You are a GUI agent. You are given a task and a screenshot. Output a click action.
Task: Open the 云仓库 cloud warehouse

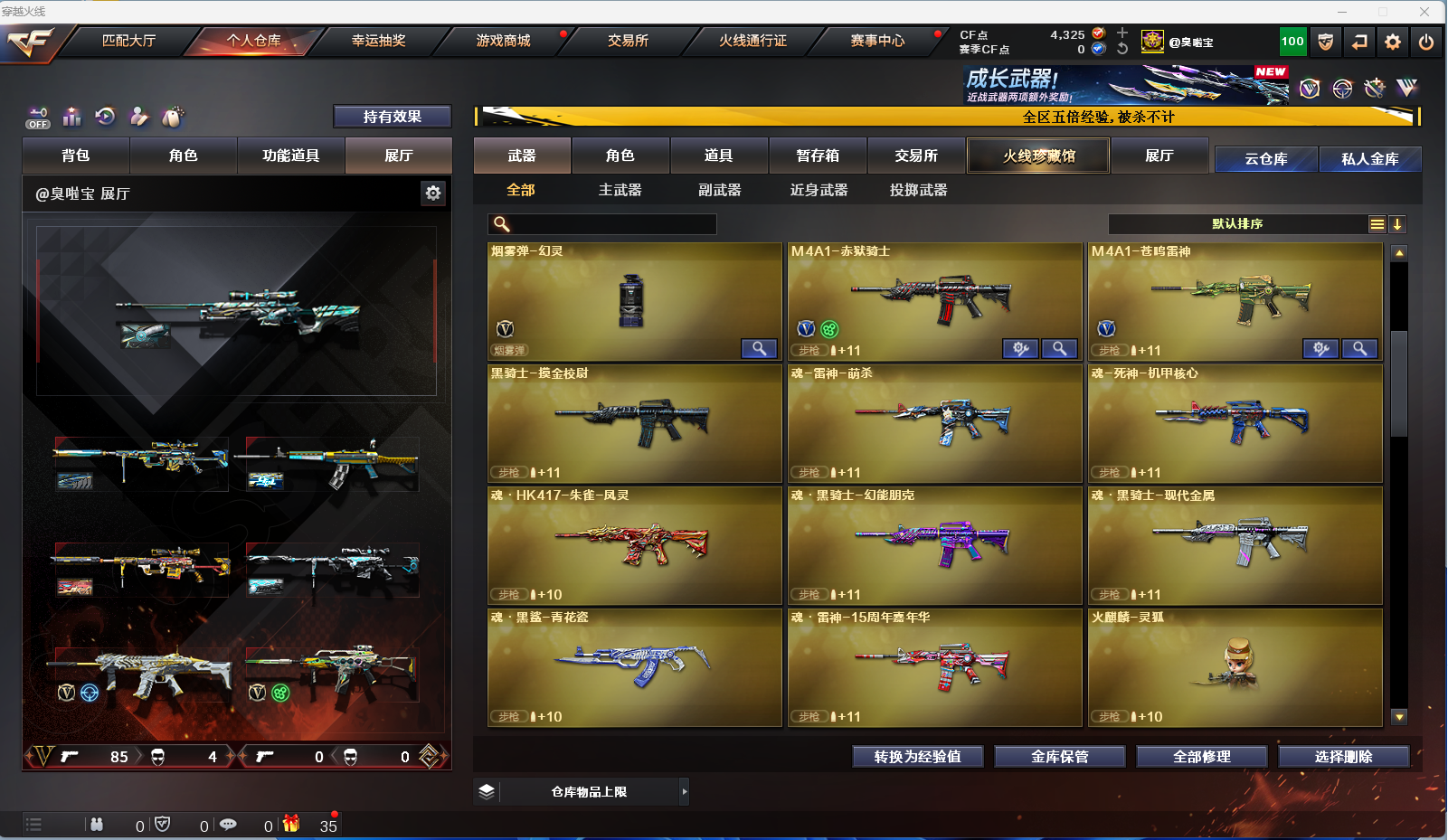(1265, 159)
